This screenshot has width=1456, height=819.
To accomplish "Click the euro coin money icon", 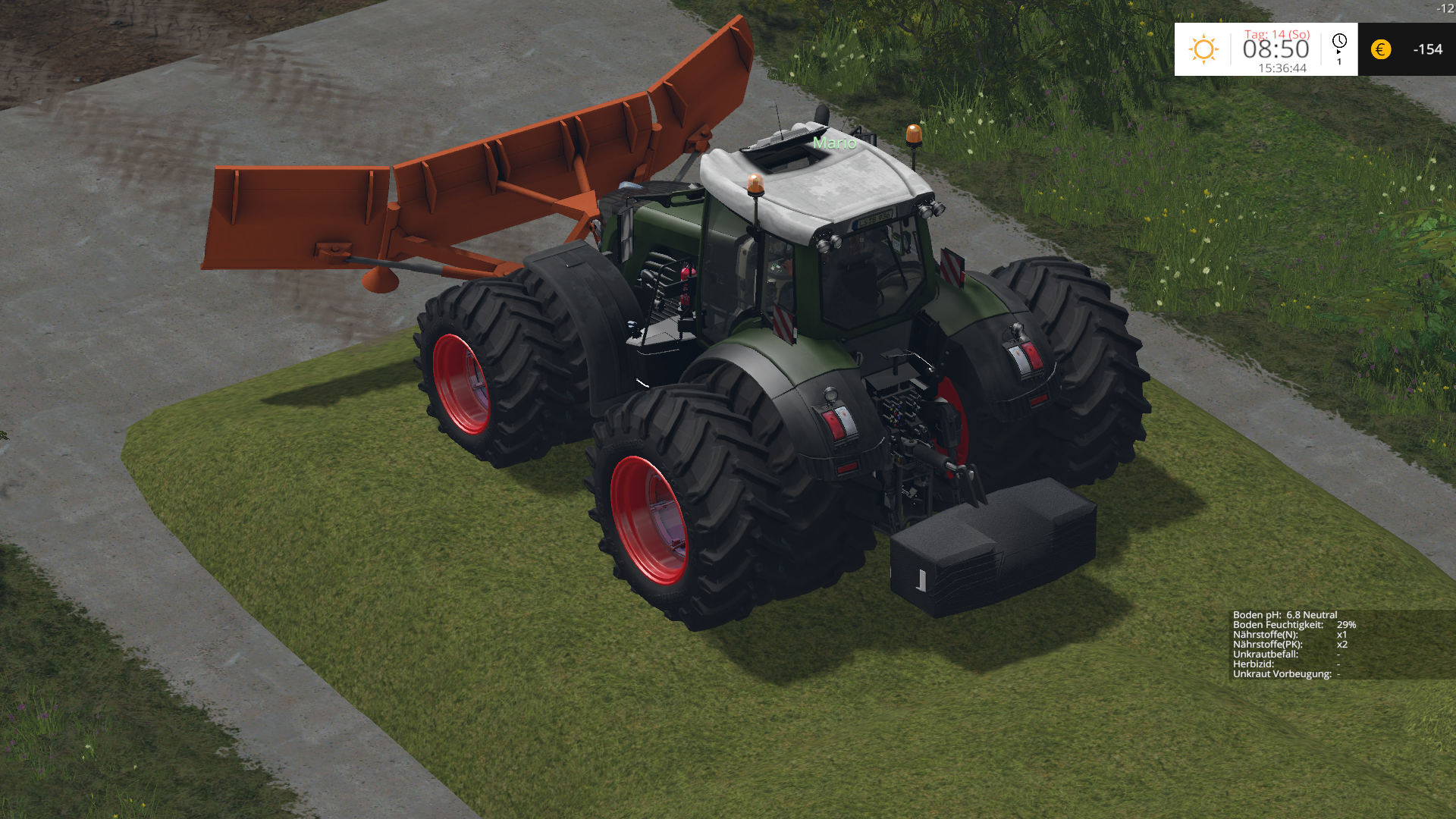I will click(x=1381, y=49).
